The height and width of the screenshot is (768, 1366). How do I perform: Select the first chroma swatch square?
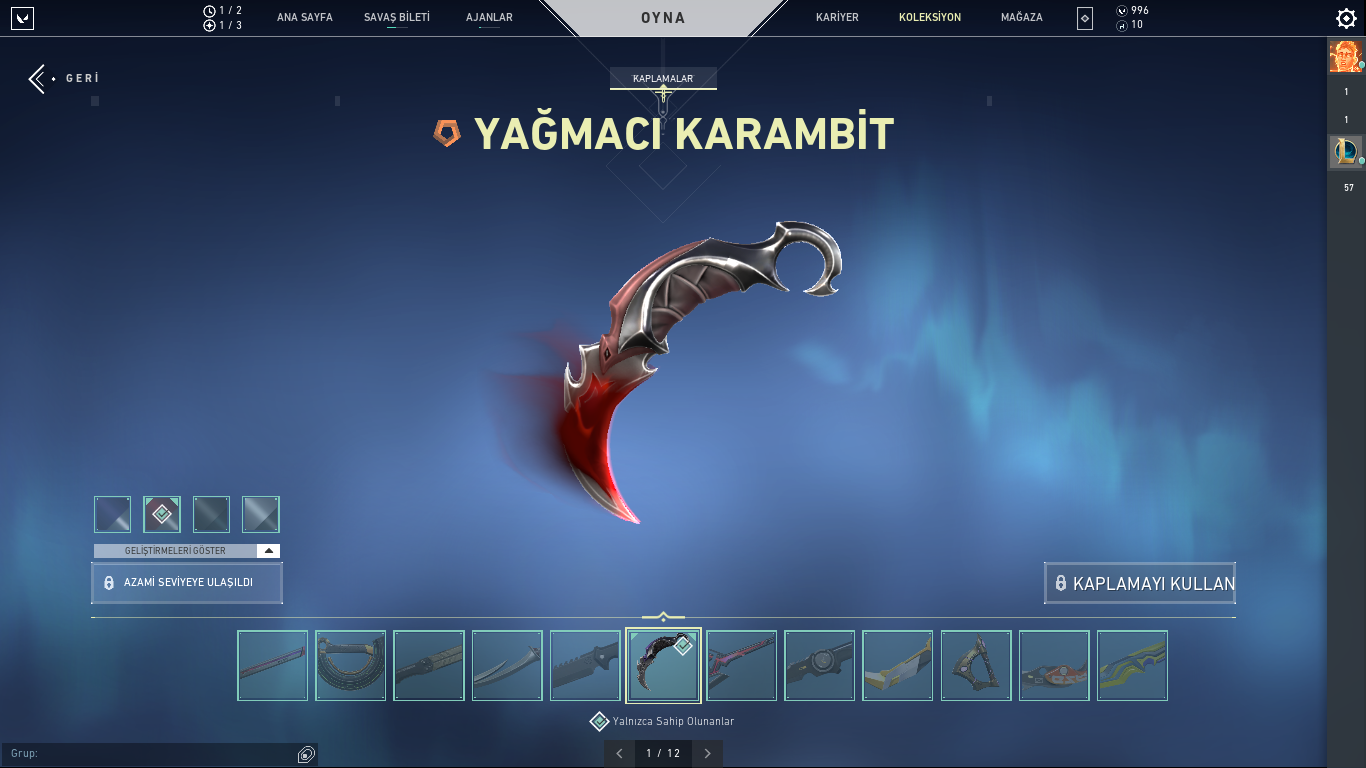[x=112, y=514]
